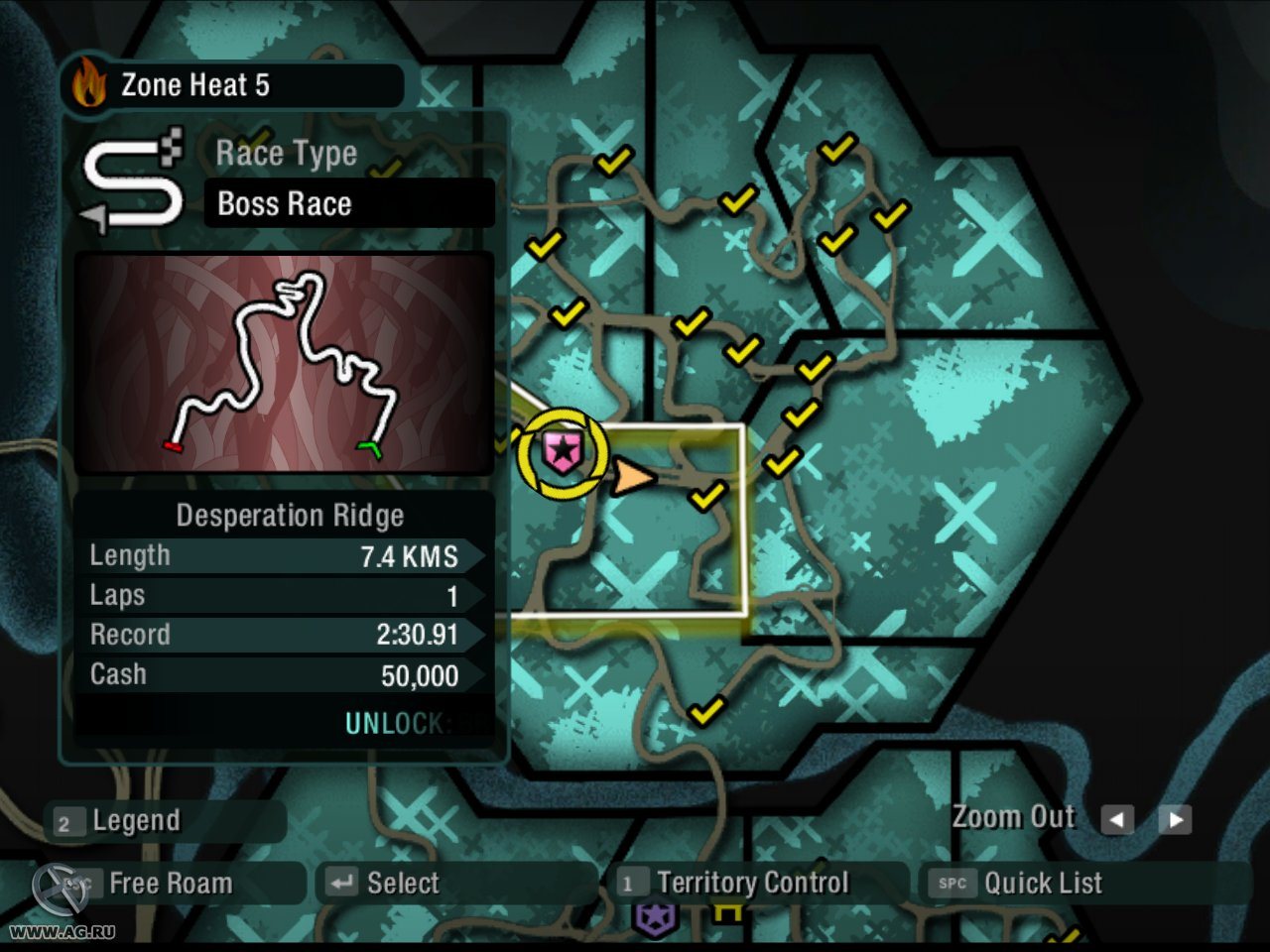
Task: Open the Quick List
Action: coord(1042,883)
